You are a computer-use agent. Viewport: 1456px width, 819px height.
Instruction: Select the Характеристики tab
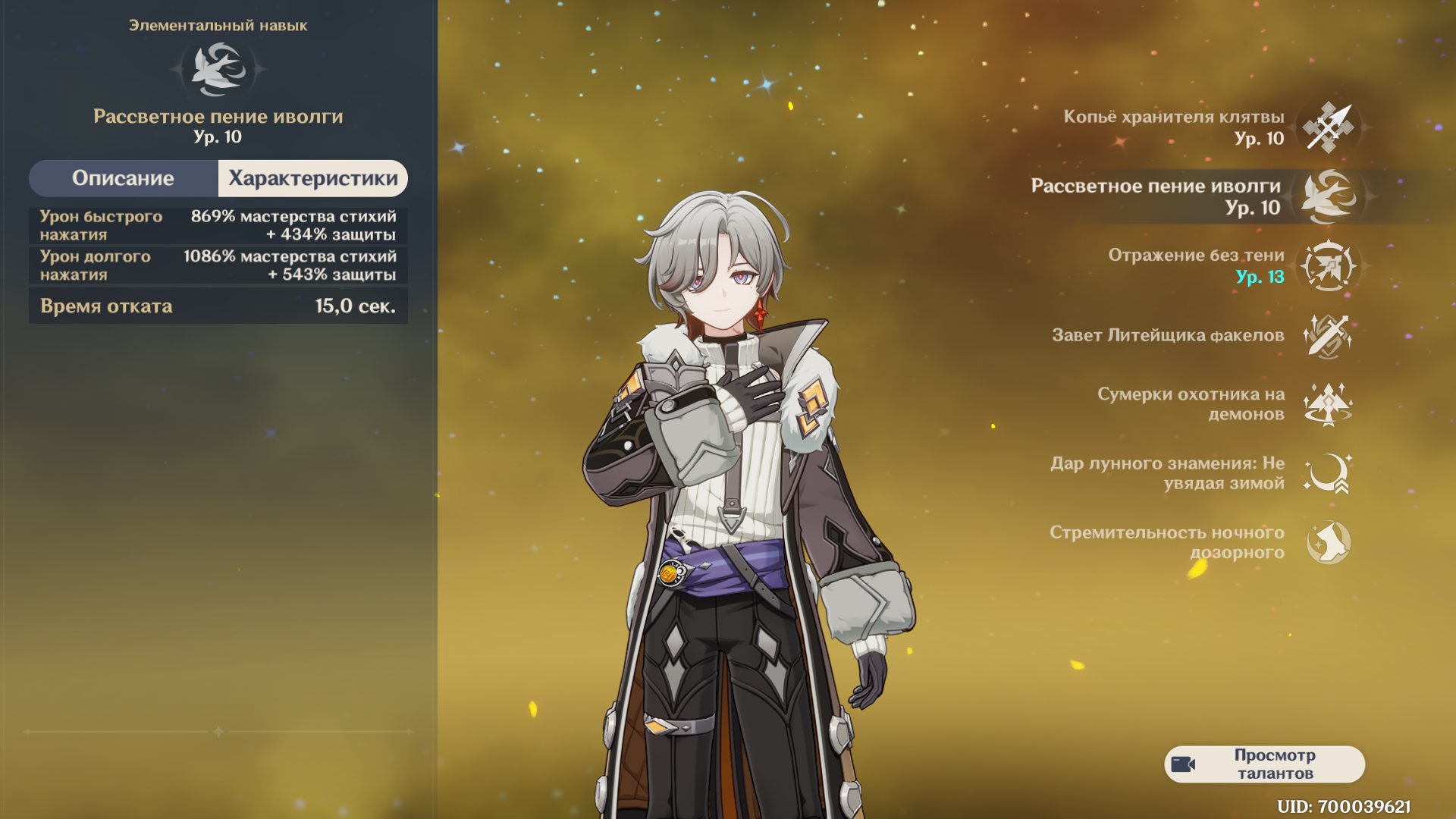[312, 178]
